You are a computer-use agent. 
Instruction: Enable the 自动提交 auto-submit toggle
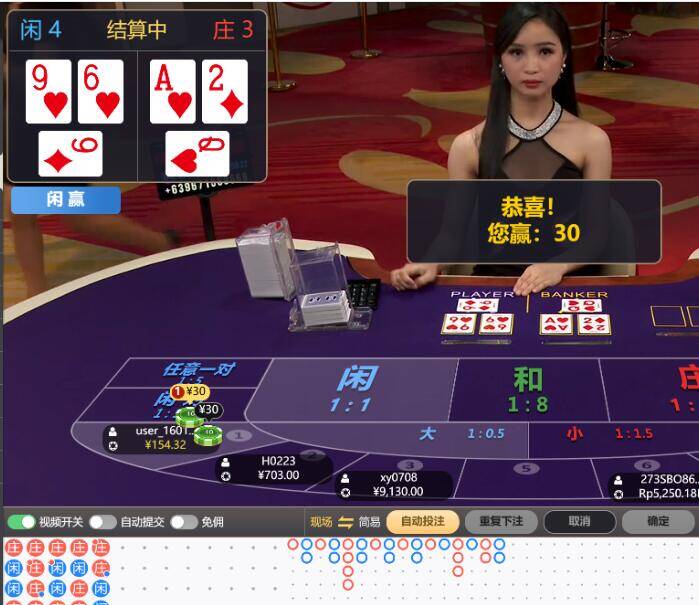click(103, 522)
